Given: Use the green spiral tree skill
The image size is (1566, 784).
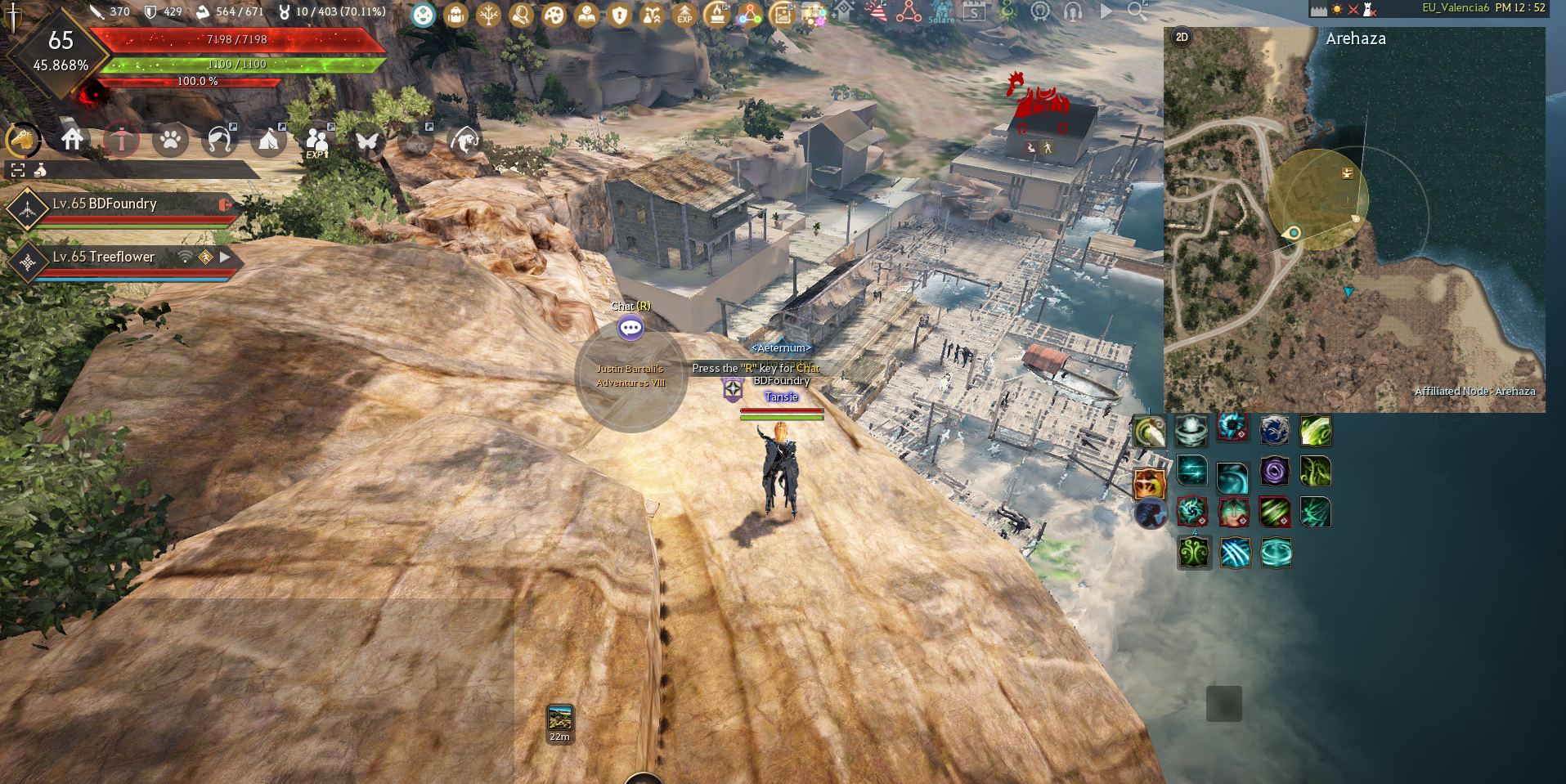Looking at the screenshot, I should 1193,553.
